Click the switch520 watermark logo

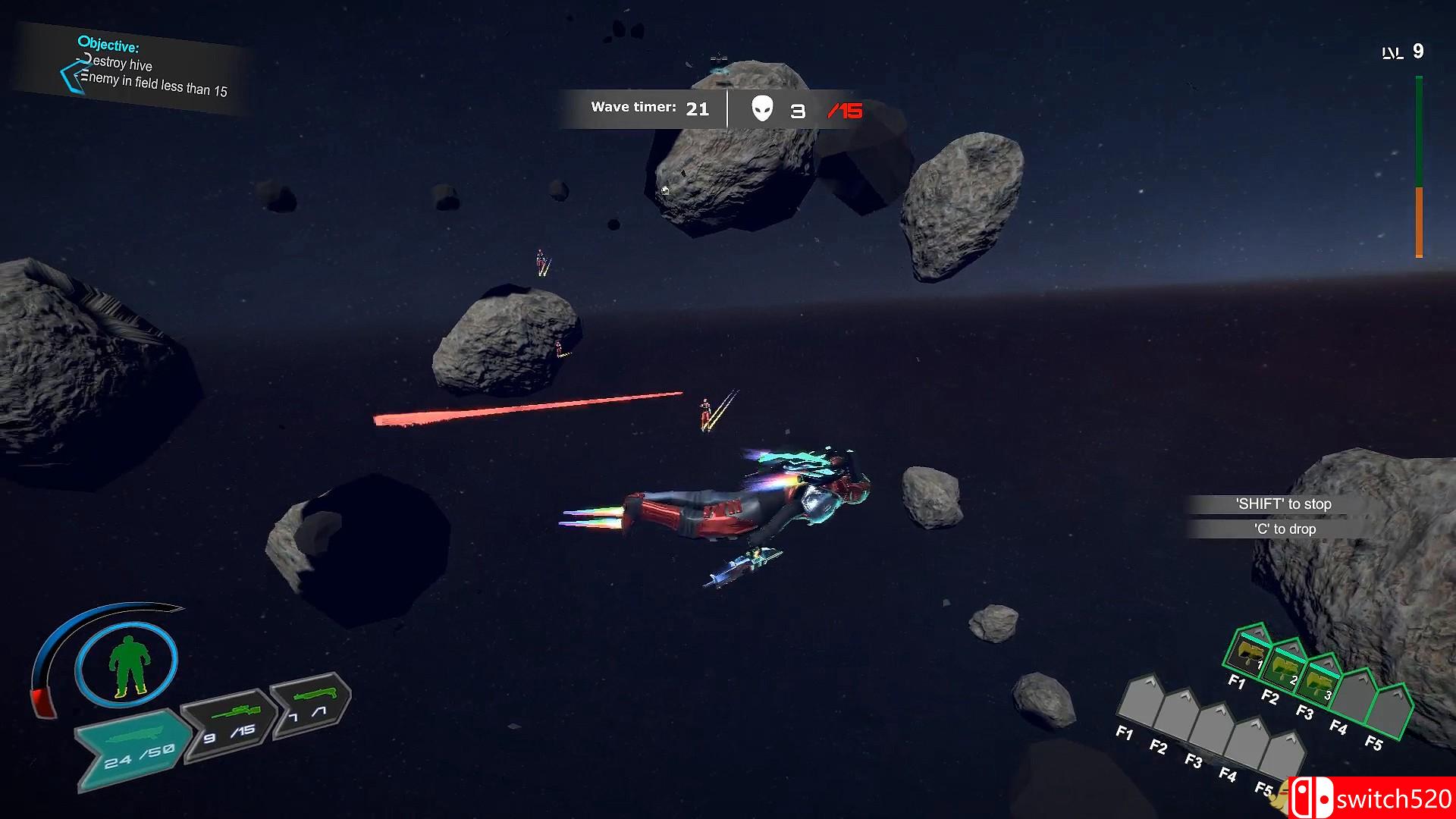[1371, 798]
